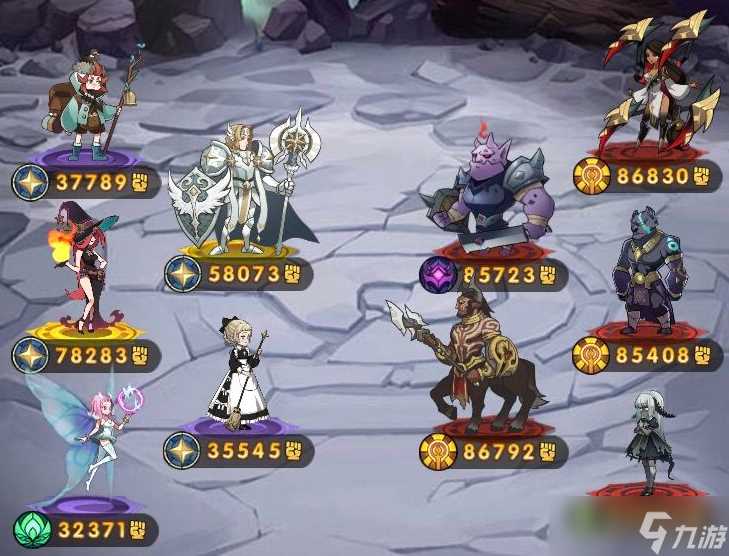The image size is (729, 556).
Task: View the enemy with 86830 power
Action: click(656, 88)
